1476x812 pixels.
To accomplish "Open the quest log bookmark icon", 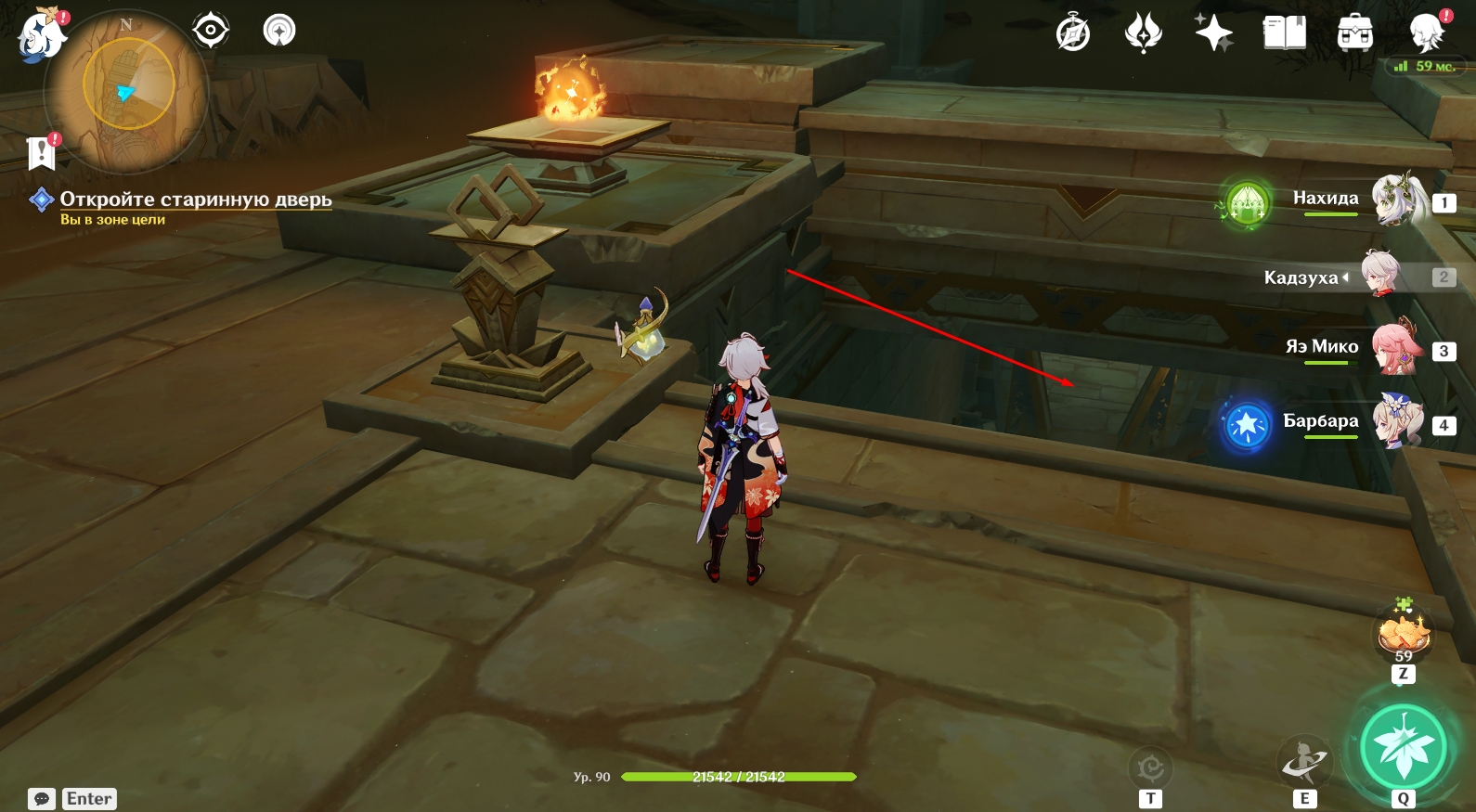I will tap(42, 153).
